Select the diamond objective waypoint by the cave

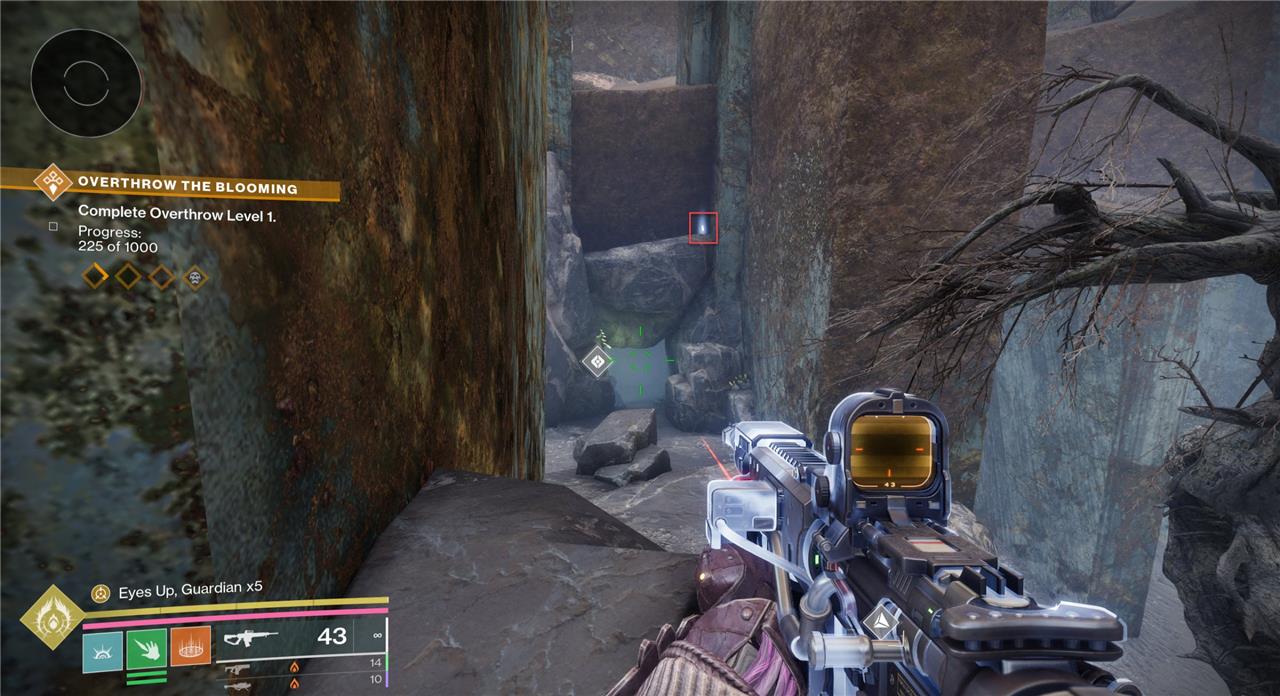click(598, 360)
